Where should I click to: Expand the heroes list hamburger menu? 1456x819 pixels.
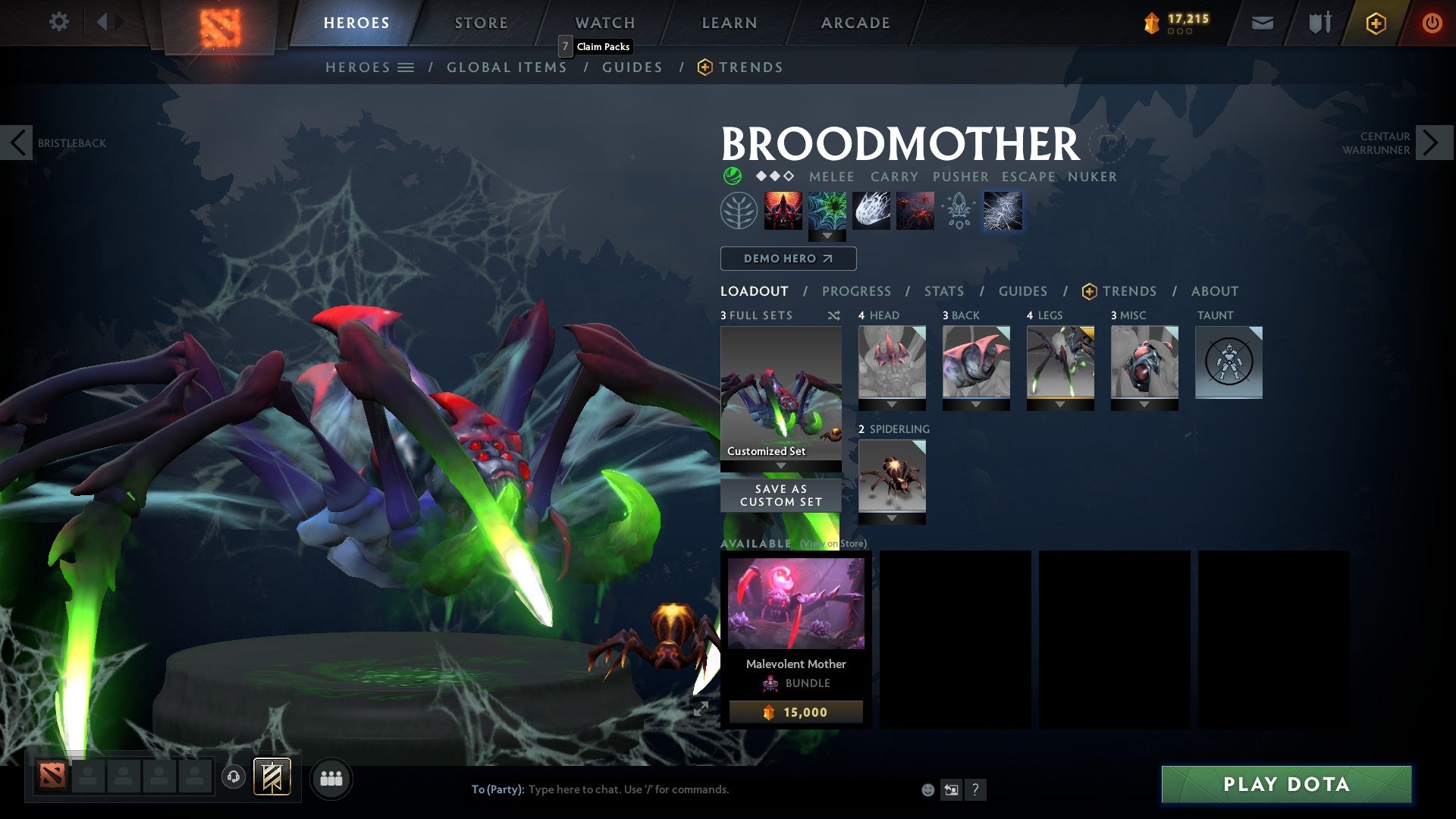pos(406,67)
